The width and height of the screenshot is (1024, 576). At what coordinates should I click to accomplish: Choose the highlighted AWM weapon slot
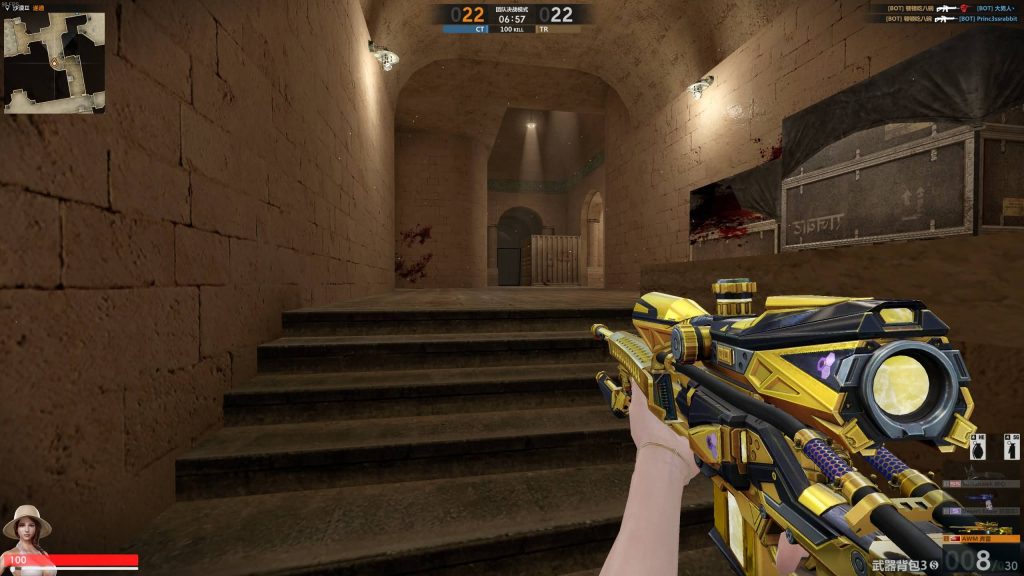point(983,537)
